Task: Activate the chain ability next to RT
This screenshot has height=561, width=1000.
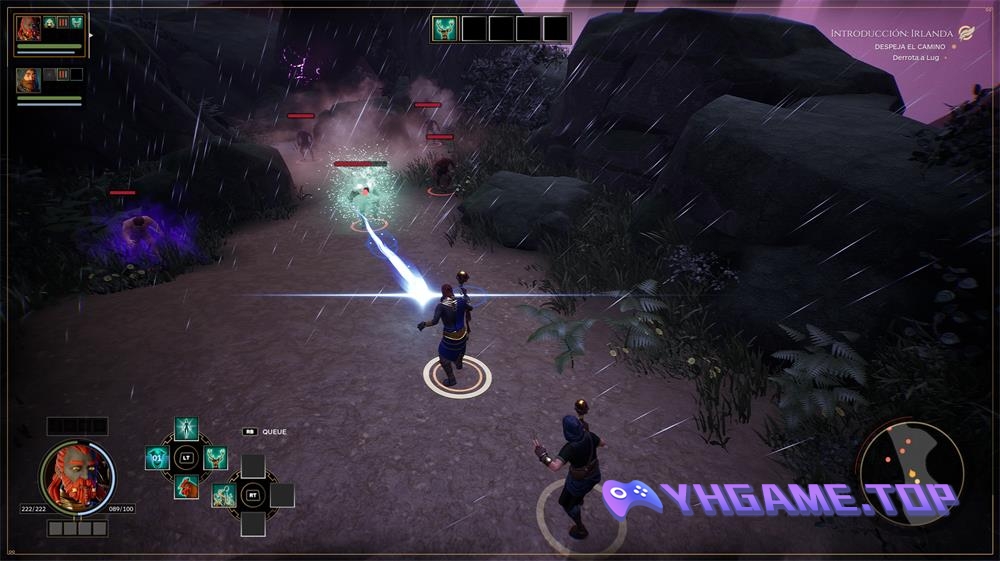Action: tap(224, 495)
